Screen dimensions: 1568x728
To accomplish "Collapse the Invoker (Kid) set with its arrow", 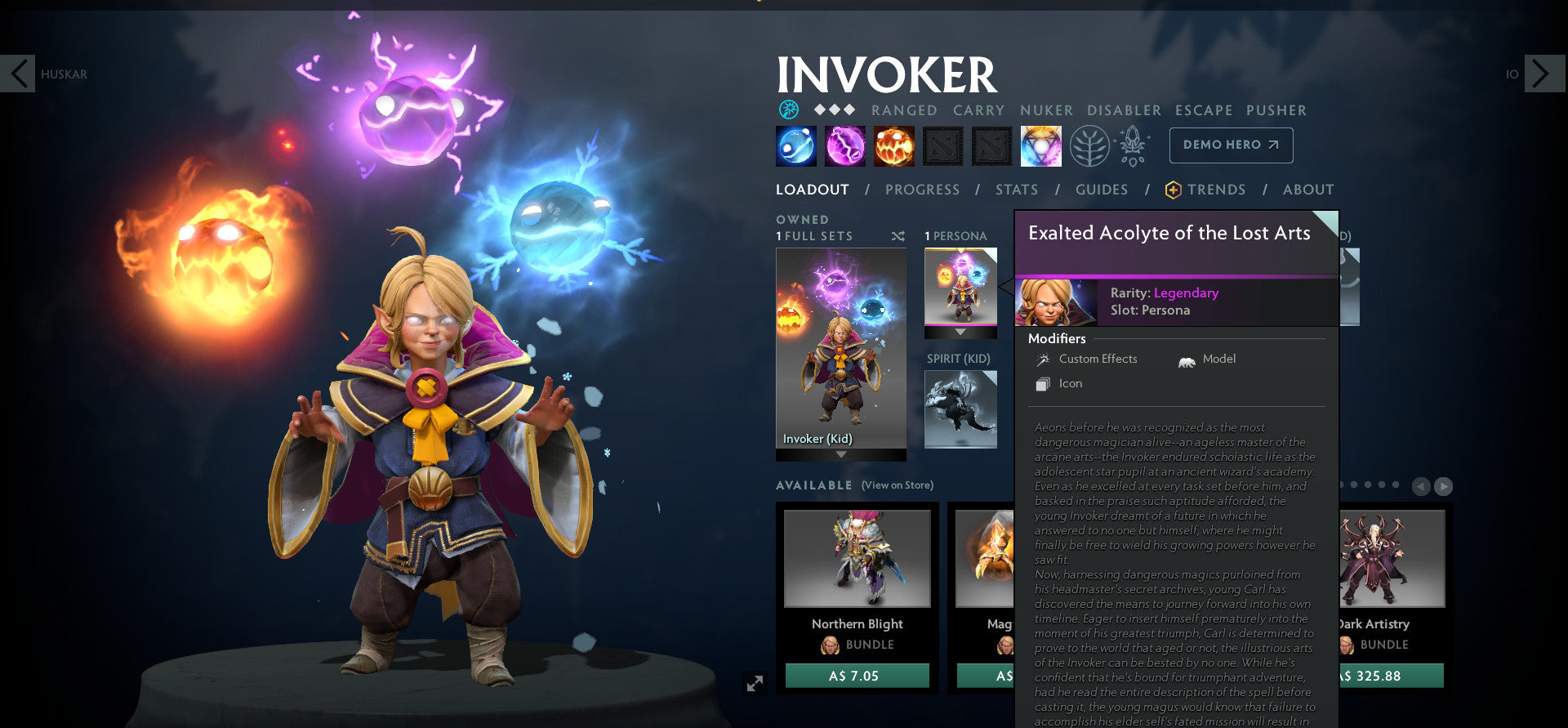I will coord(841,456).
